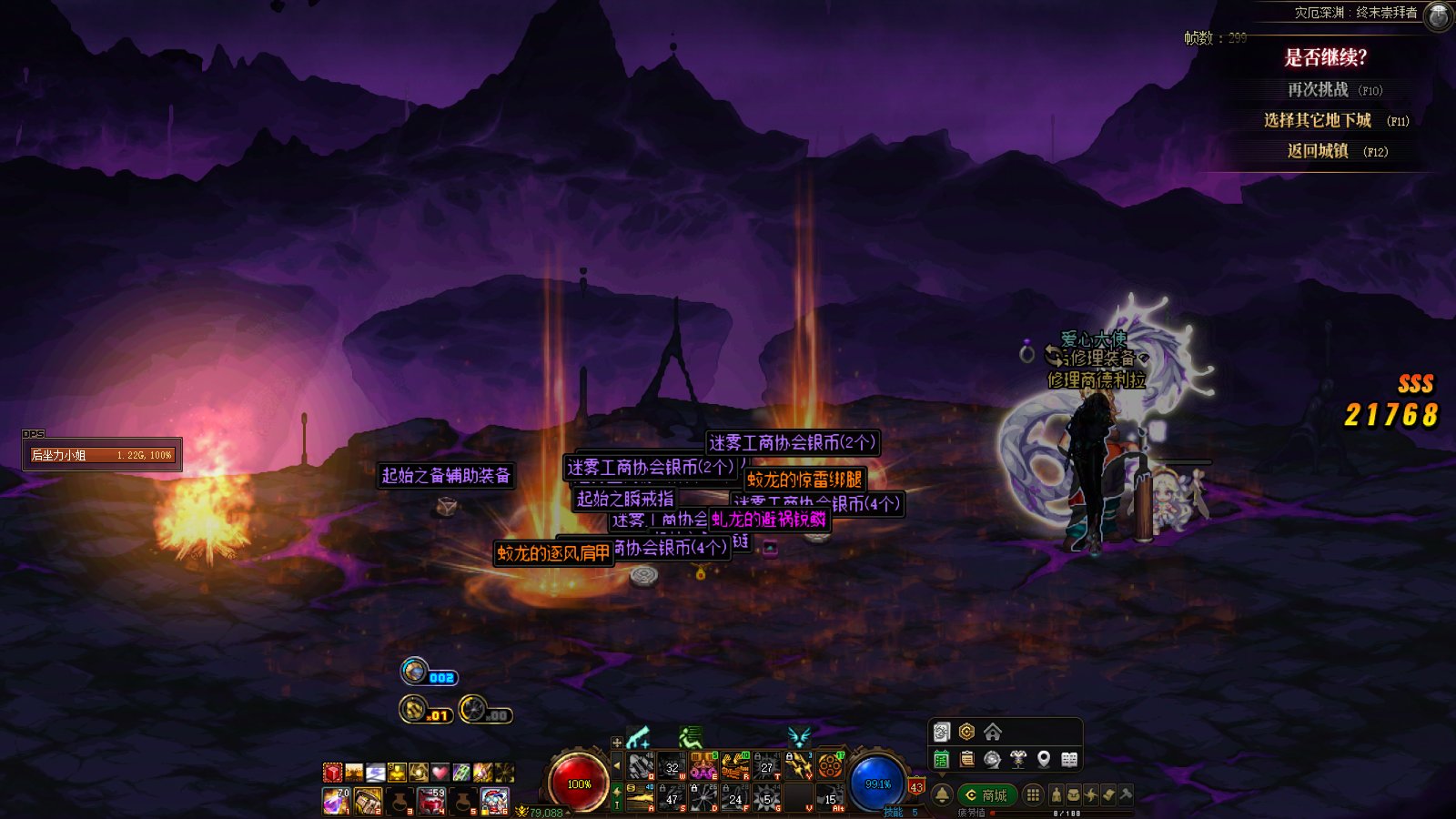1456x819 pixels.
Task: Activate the orange revolver cylinder skill
Action: pyautogui.click(x=830, y=766)
